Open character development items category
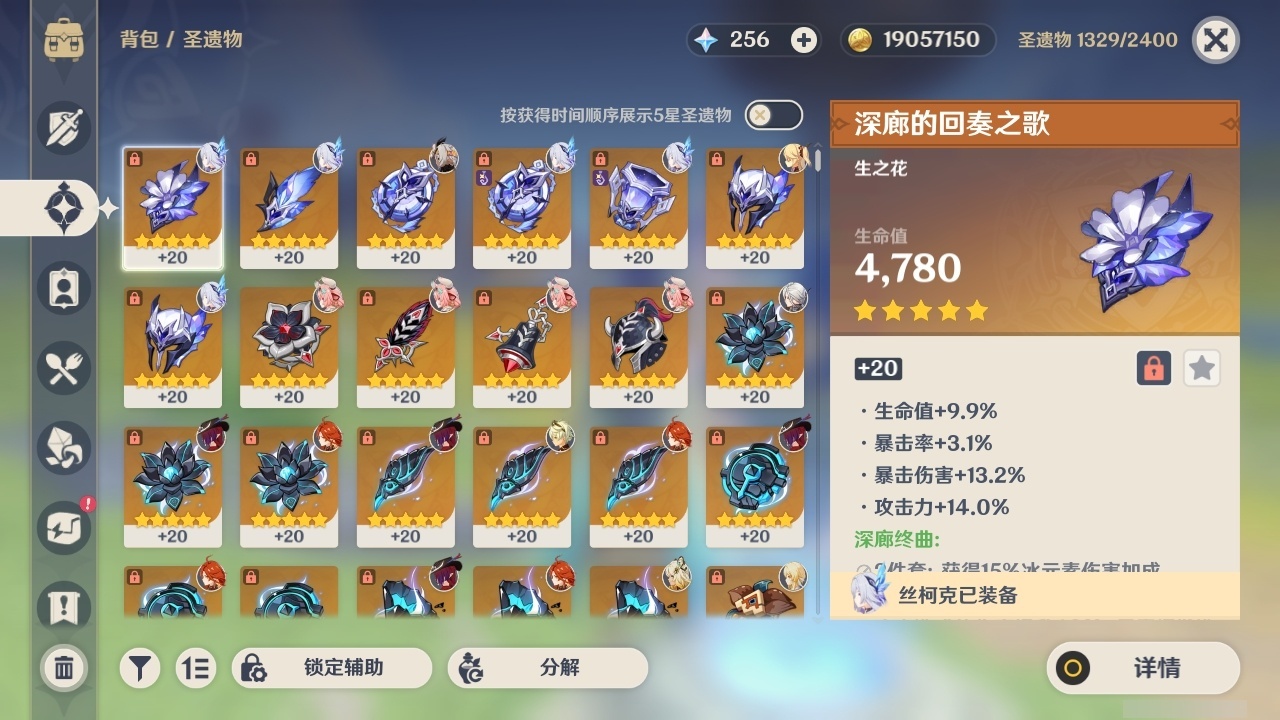Screen dimensions: 1280x720 pyautogui.click(x=64, y=288)
